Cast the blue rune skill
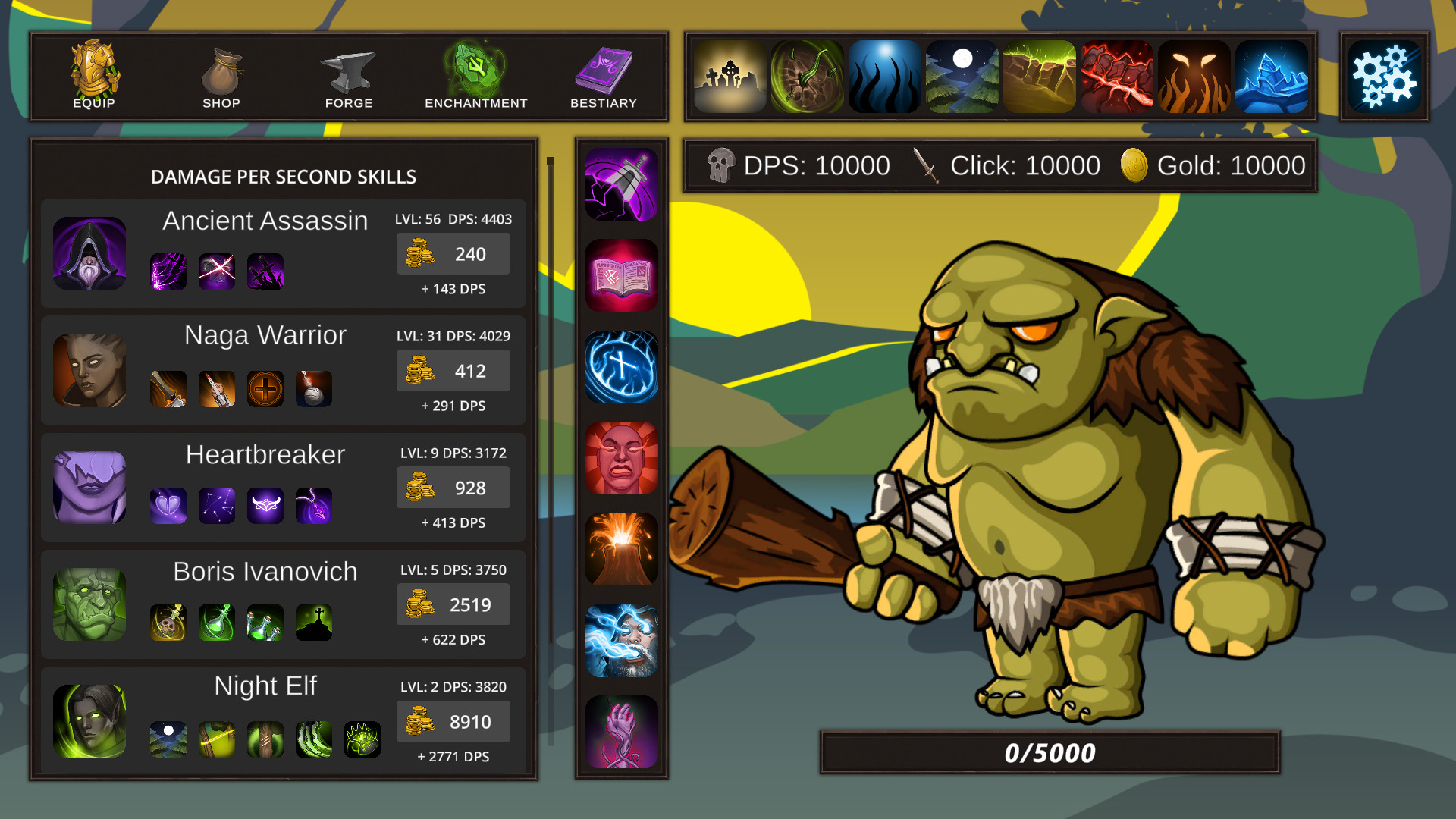Viewport: 1456px width, 819px height. pos(621,366)
